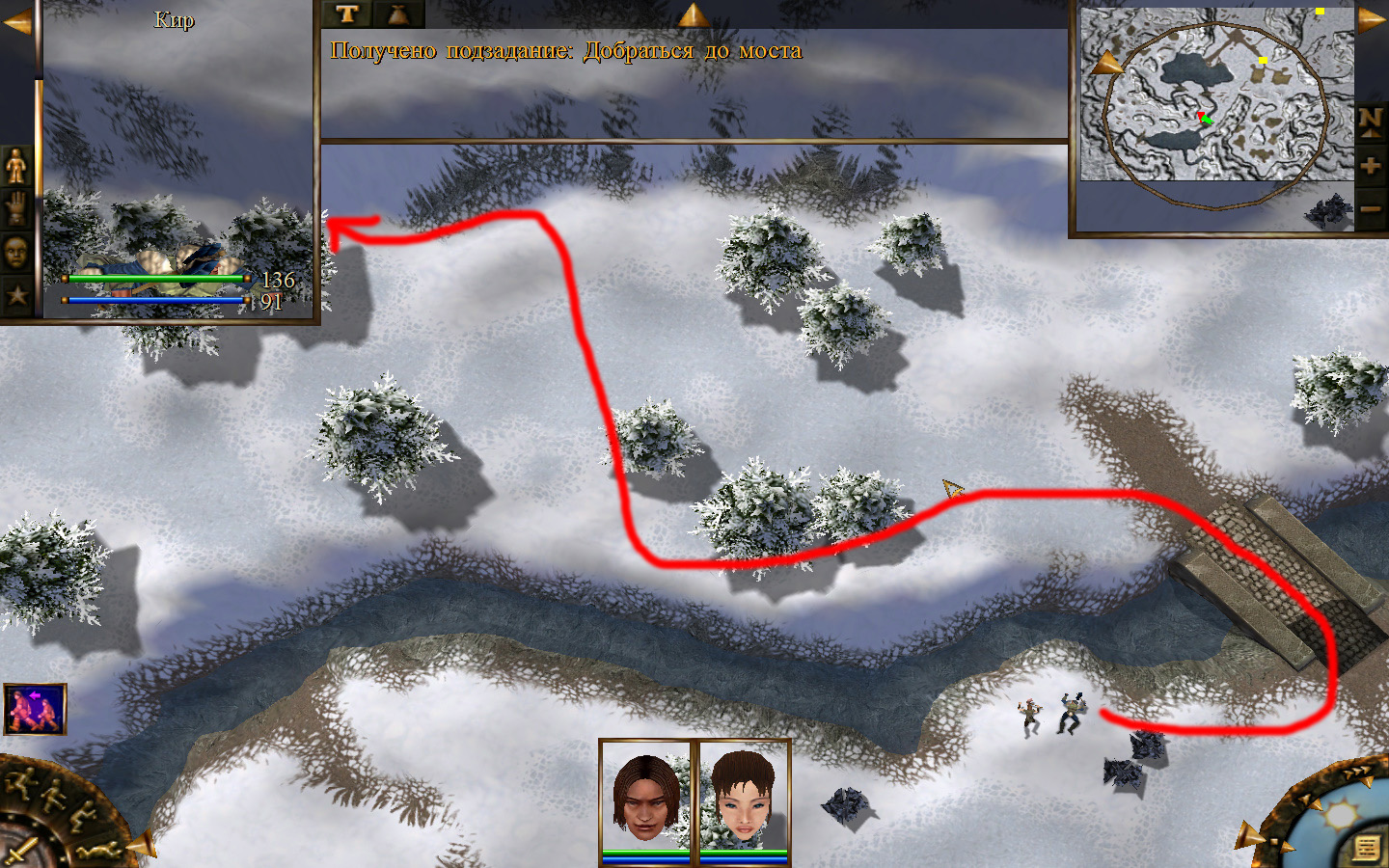The image size is (1389, 868).
Task: Collapse the minimap with right arrow
Action: (1371, 21)
